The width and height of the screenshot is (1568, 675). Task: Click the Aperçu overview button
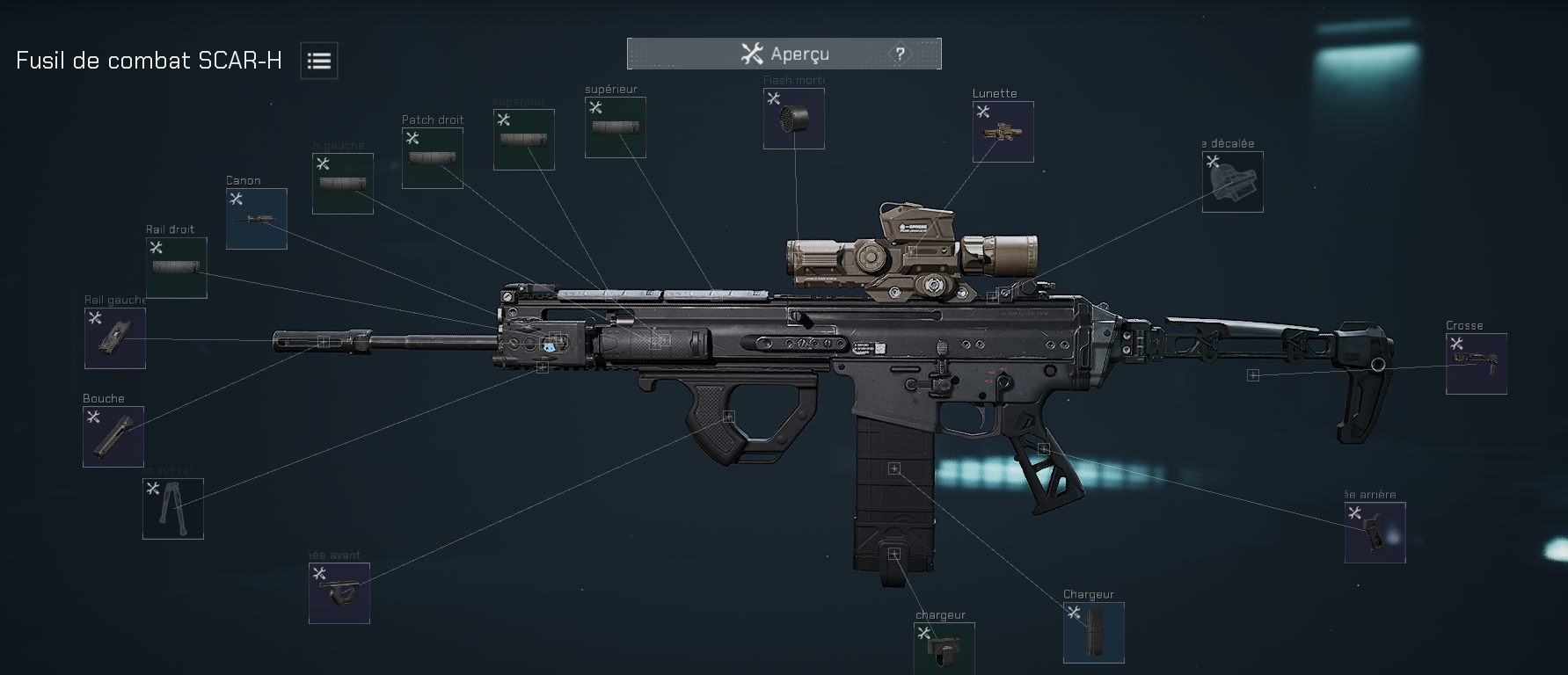tap(783, 54)
